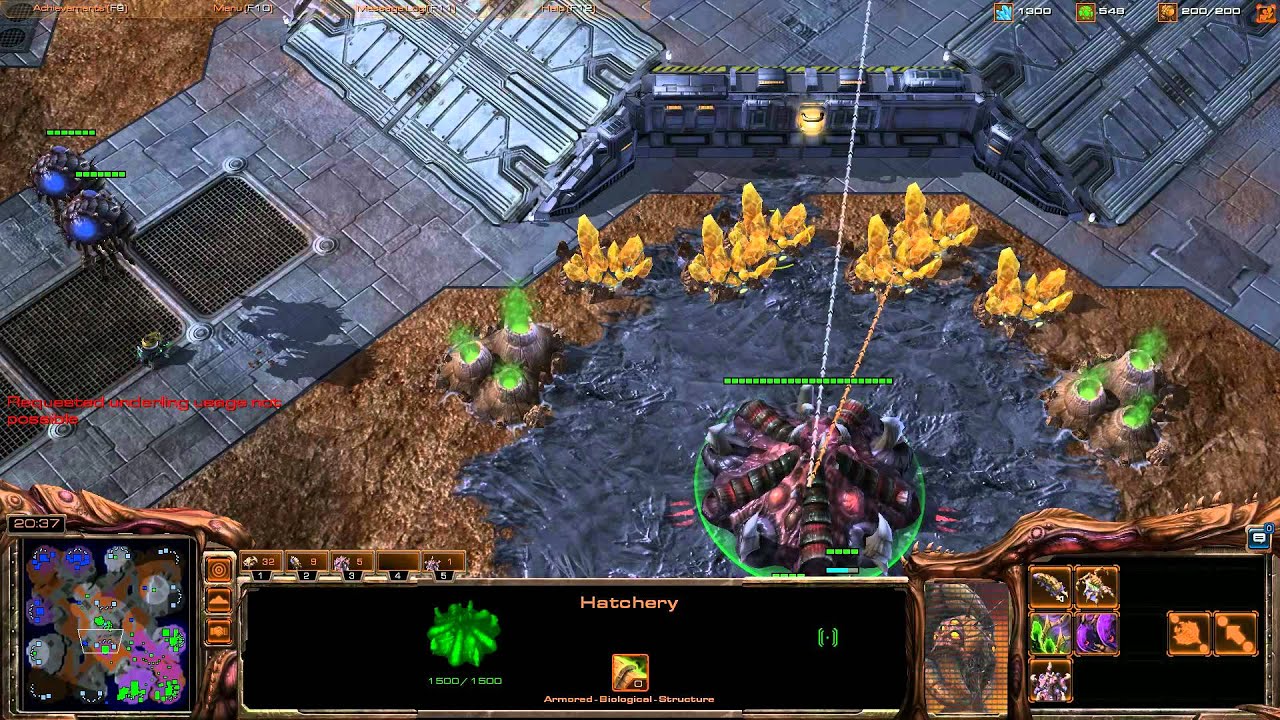Click the green Hatchery wireframe icon
The image size is (1280, 720).
463,635
